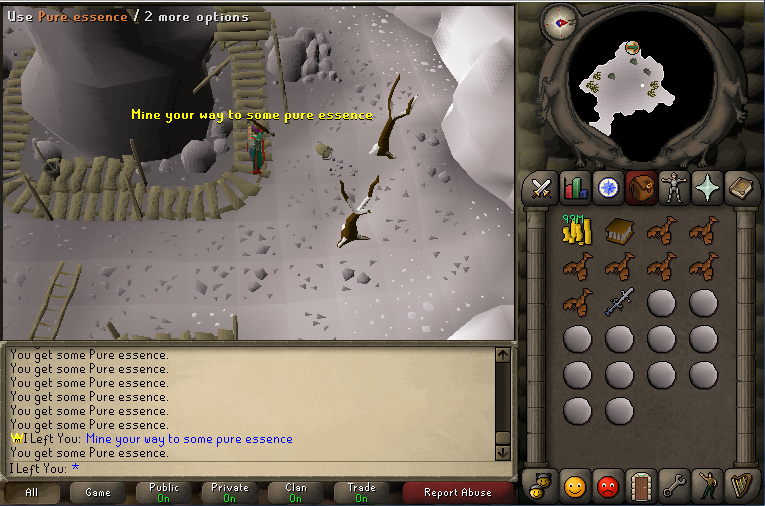
Task: Toggle the Clan chat filter
Action: coord(296,492)
